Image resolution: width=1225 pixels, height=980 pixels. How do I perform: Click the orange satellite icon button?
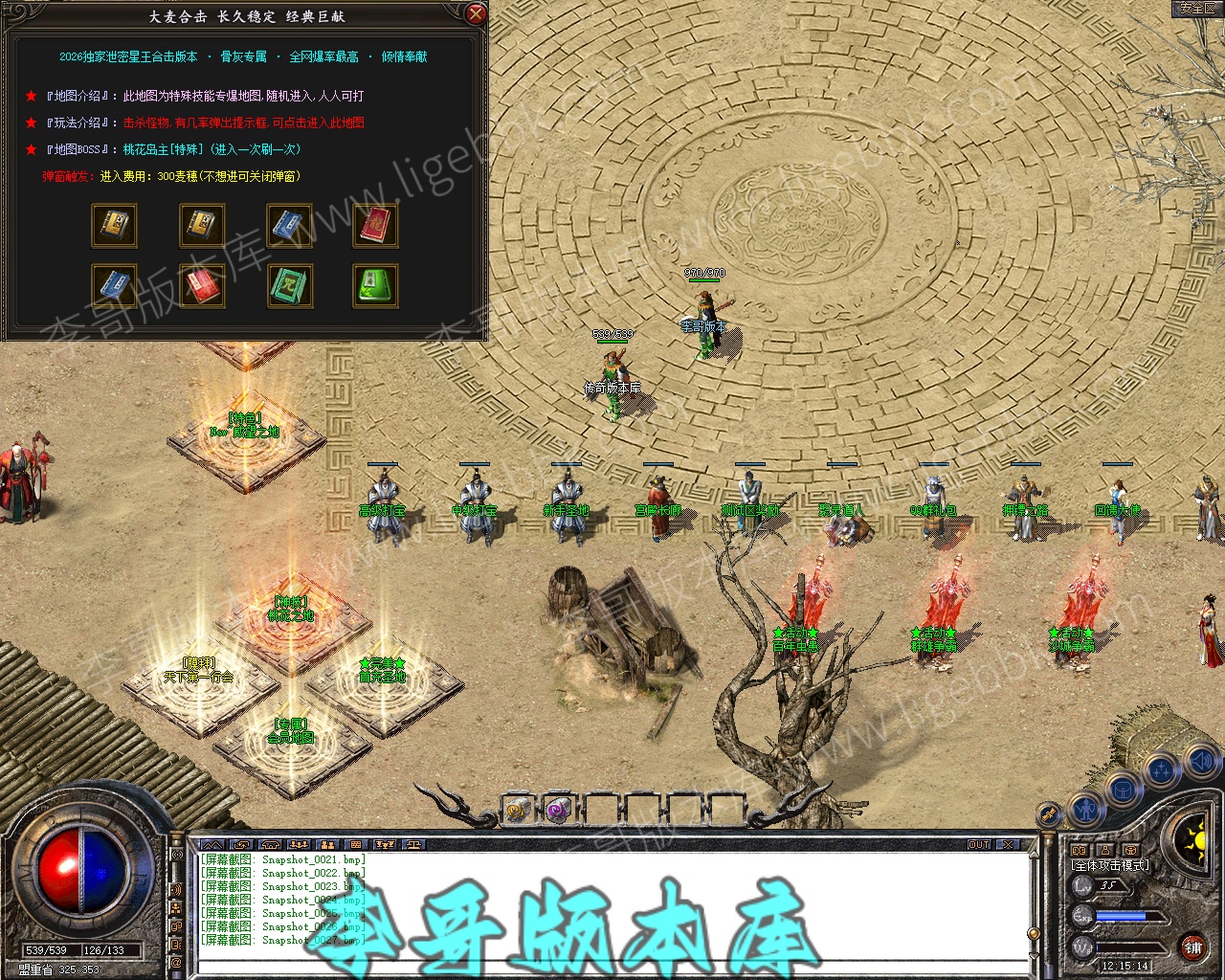click(1051, 813)
